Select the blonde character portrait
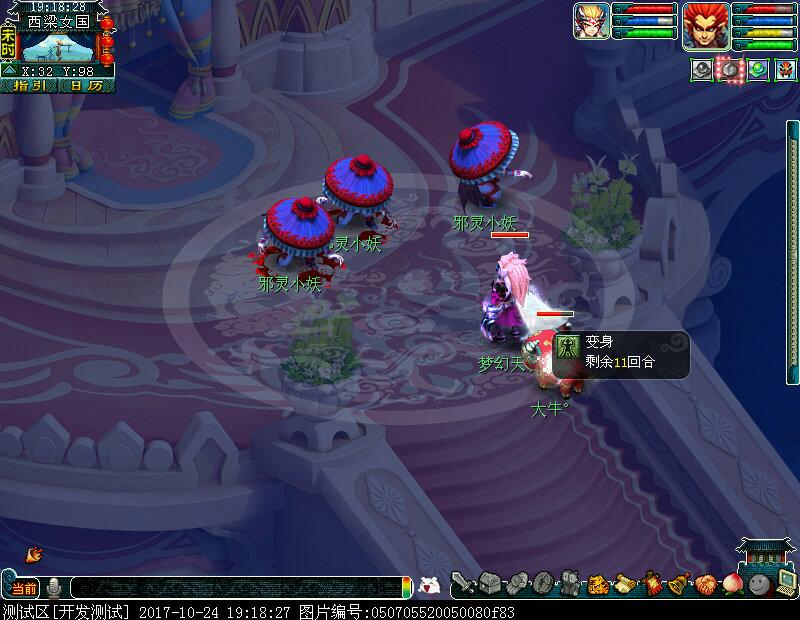Viewport: 800px width, 620px height. (x=591, y=21)
